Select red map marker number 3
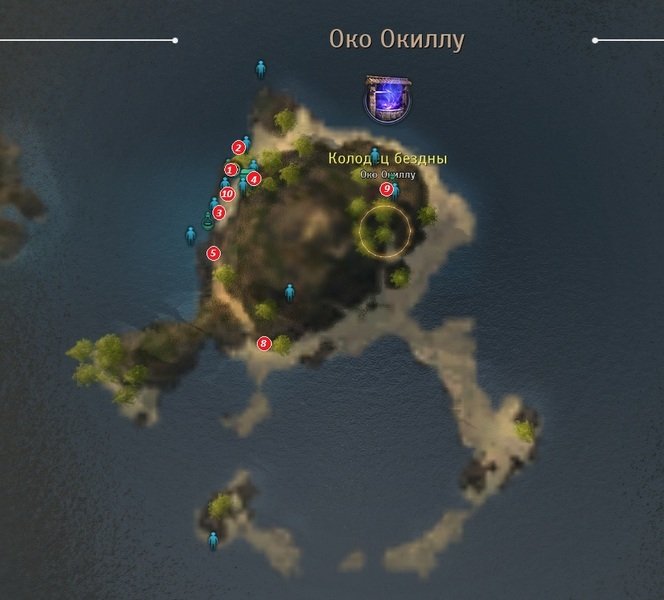This screenshot has width=664, height=600. [219, 212]
